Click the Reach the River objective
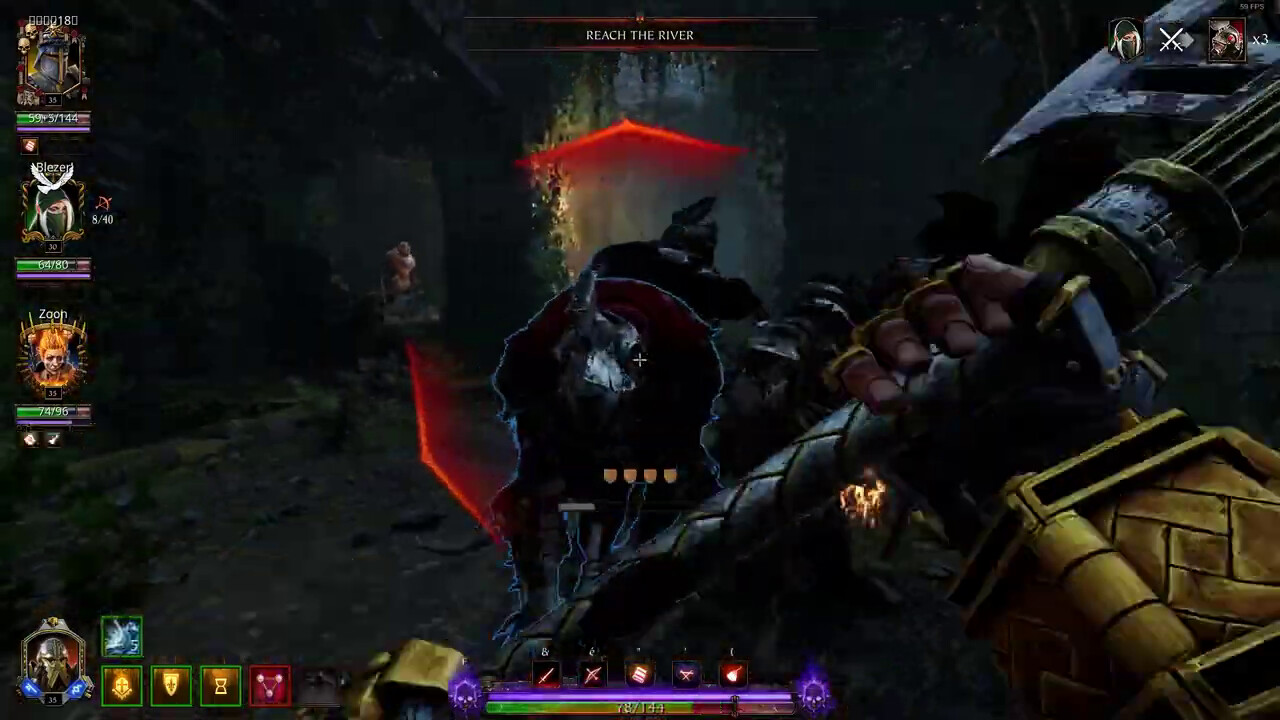The image size is (1280, 720). point(640,35)
